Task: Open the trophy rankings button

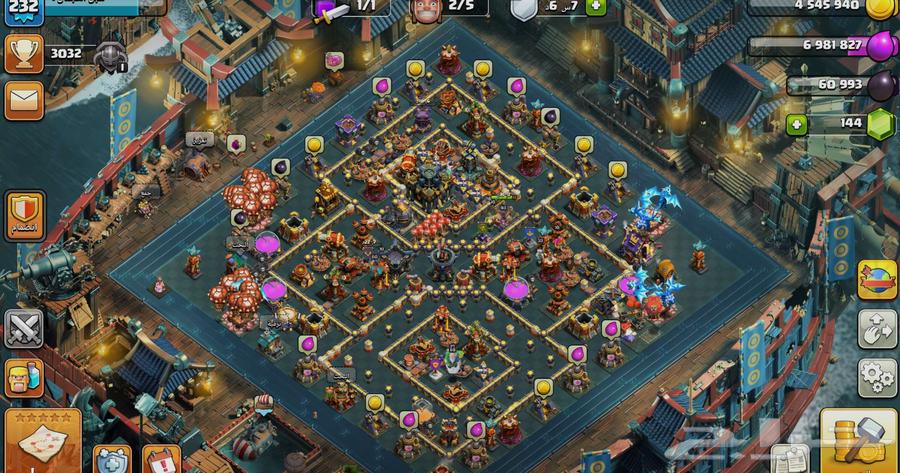Action: (x=23, y=53)
